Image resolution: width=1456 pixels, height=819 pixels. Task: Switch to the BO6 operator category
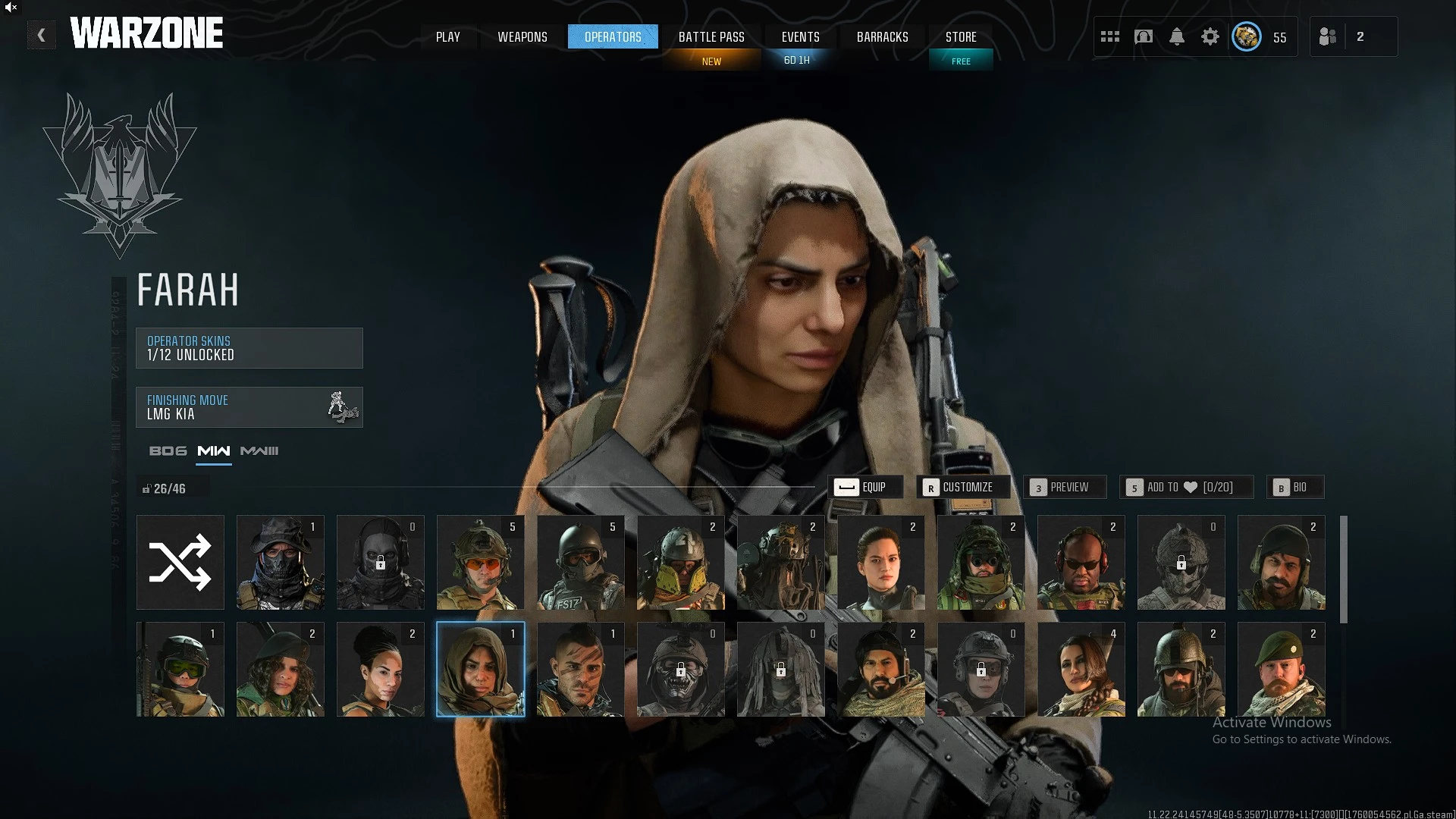pyautogui.click(x=168, y=451)
